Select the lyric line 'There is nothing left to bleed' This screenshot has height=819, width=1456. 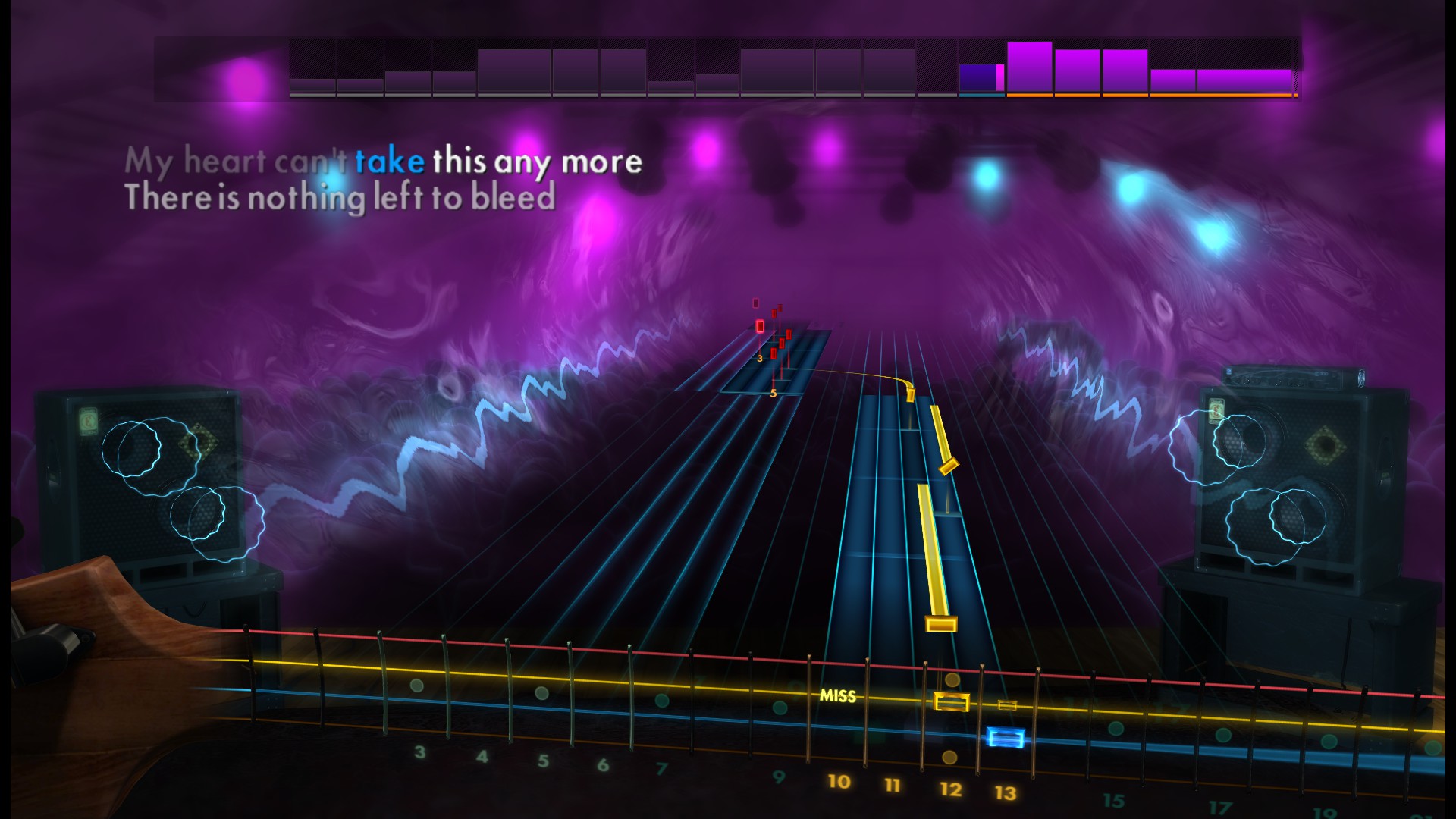point(342,196)
